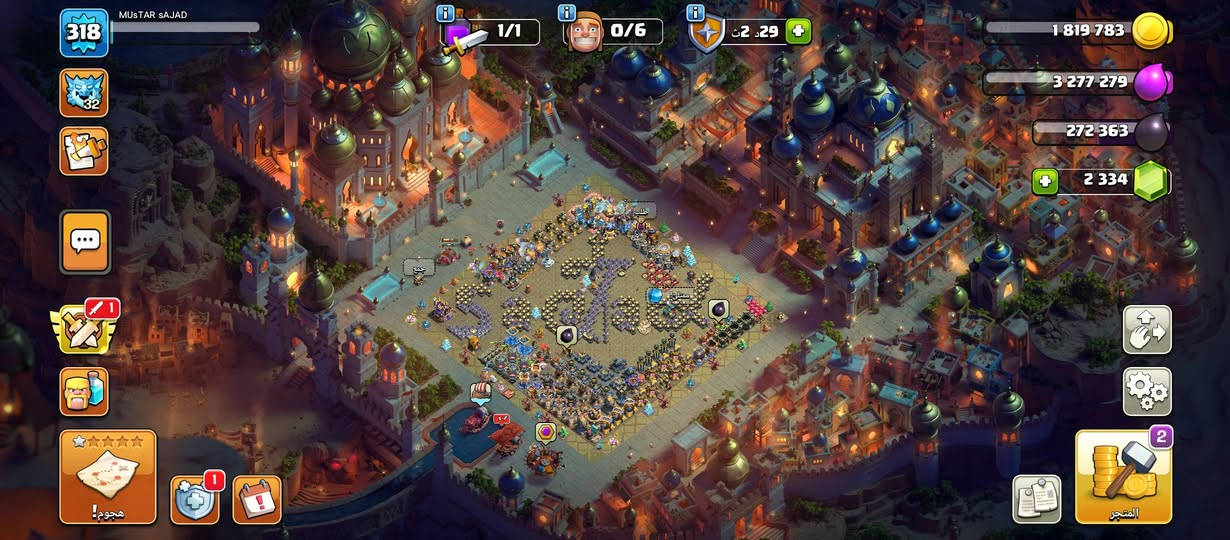Open the base layout editor hand icon

pyautogui.click(x=1147, y=330)
